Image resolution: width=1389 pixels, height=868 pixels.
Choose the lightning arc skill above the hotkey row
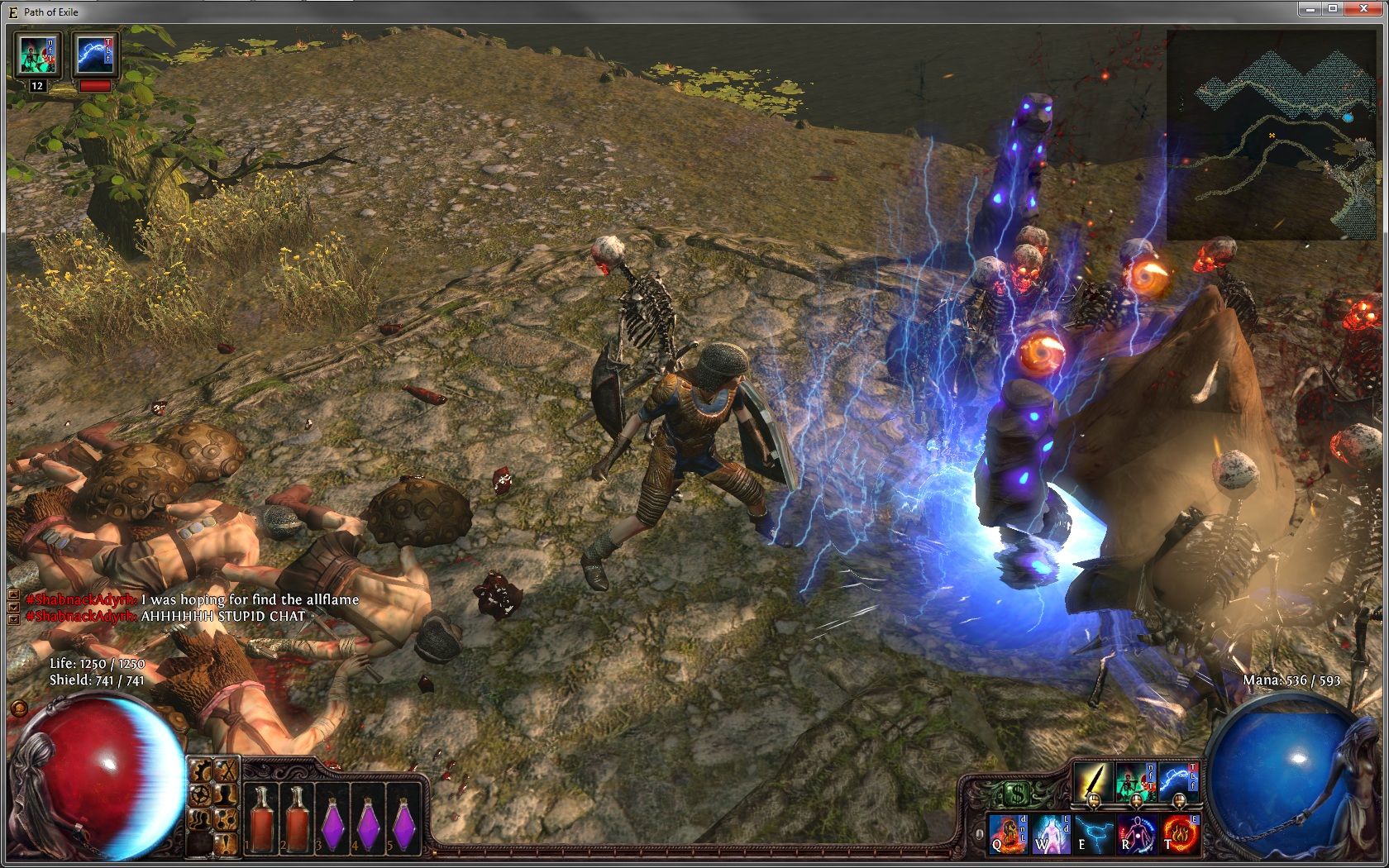coord(1177,780)
